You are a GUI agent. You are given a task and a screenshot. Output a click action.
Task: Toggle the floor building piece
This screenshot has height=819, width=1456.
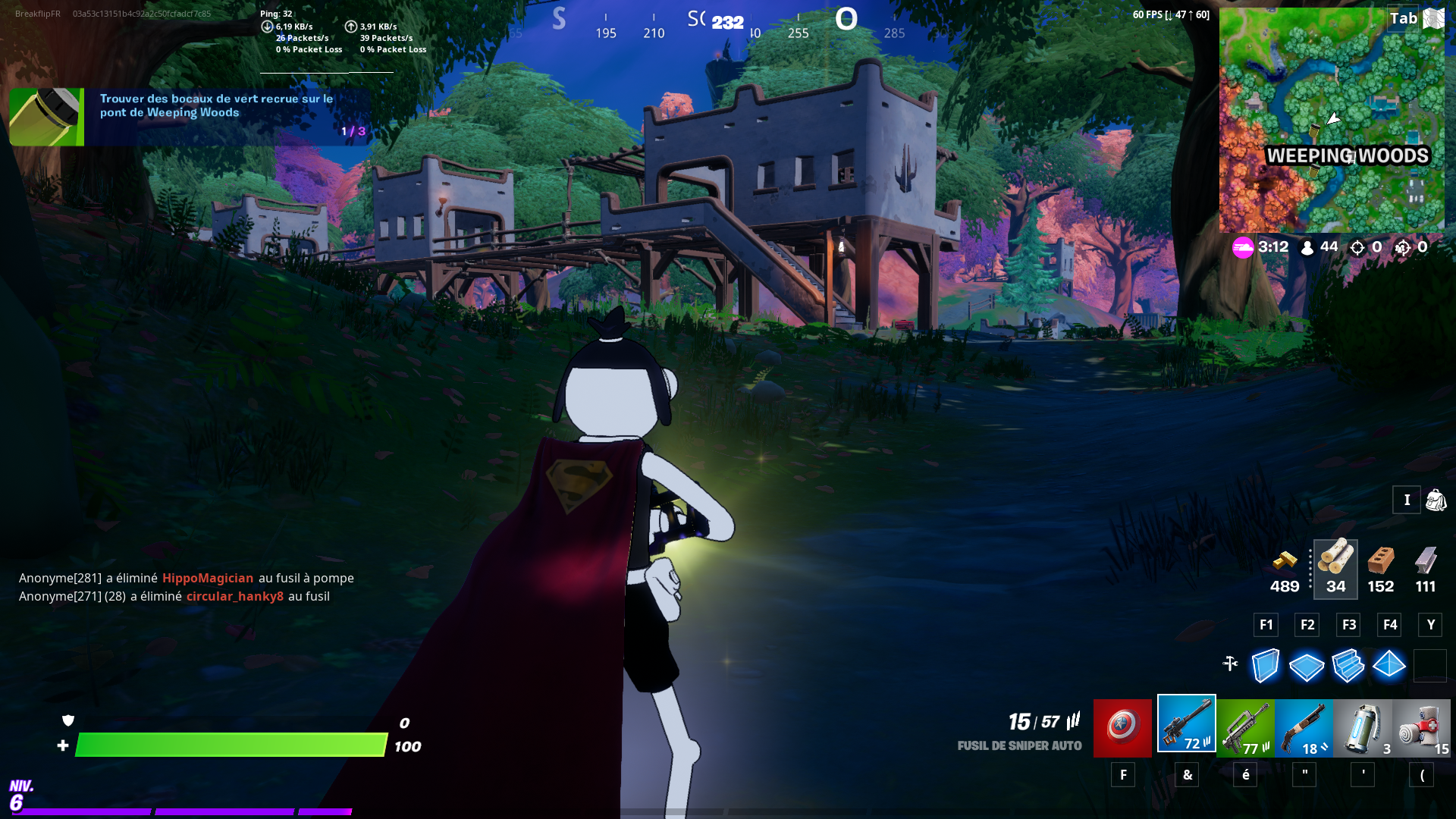click(1306, 666)
